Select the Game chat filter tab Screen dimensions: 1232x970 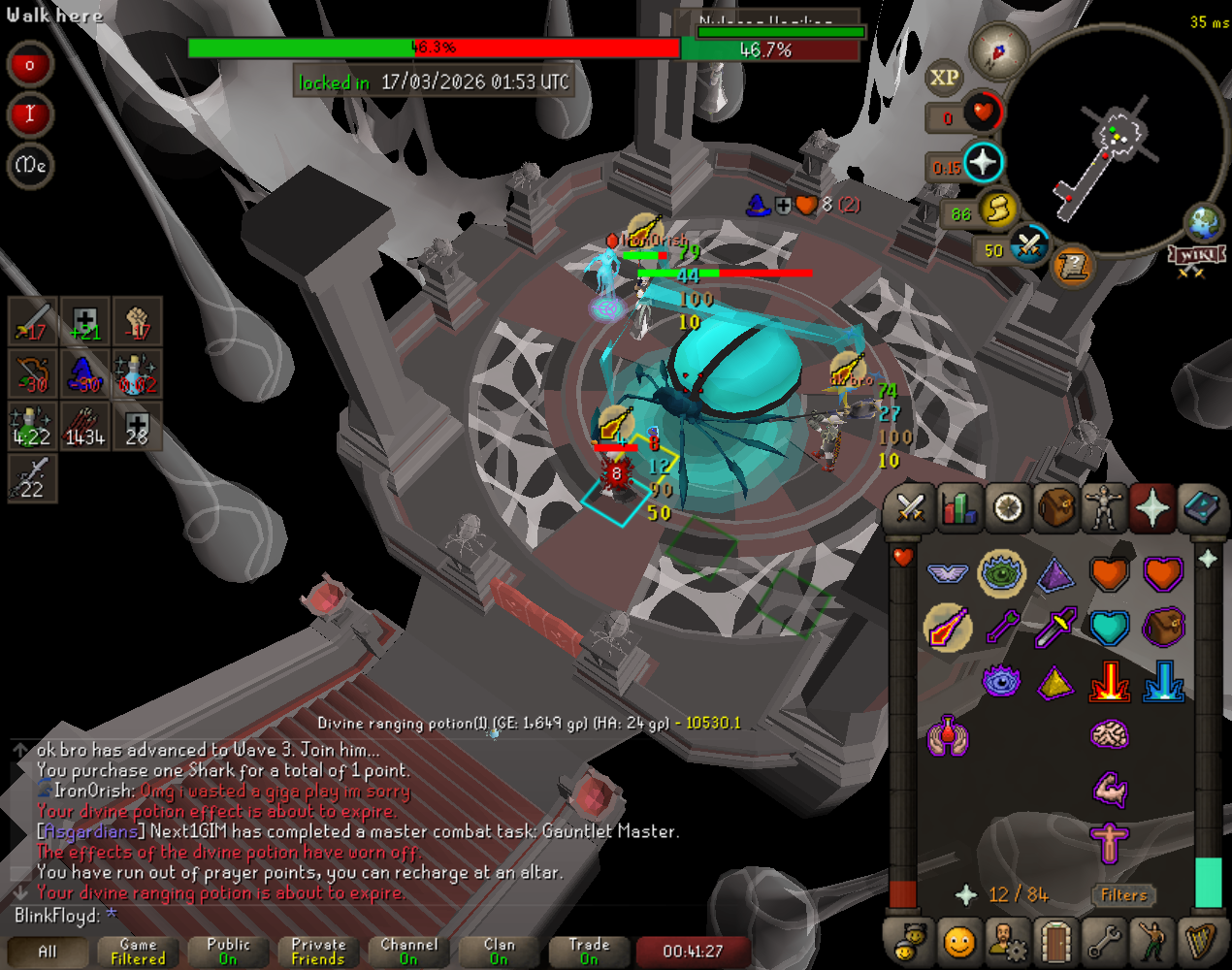[138, 952]
